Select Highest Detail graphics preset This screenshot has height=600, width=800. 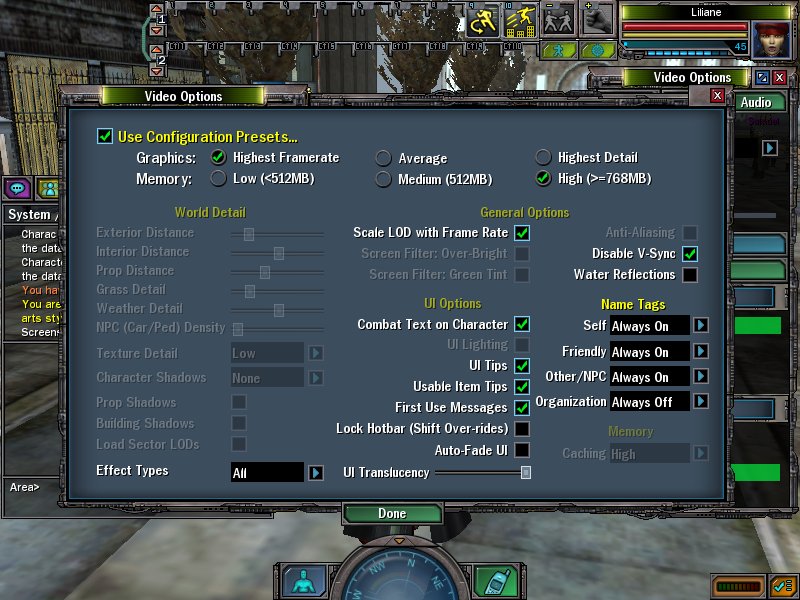[x=543, y=157]
